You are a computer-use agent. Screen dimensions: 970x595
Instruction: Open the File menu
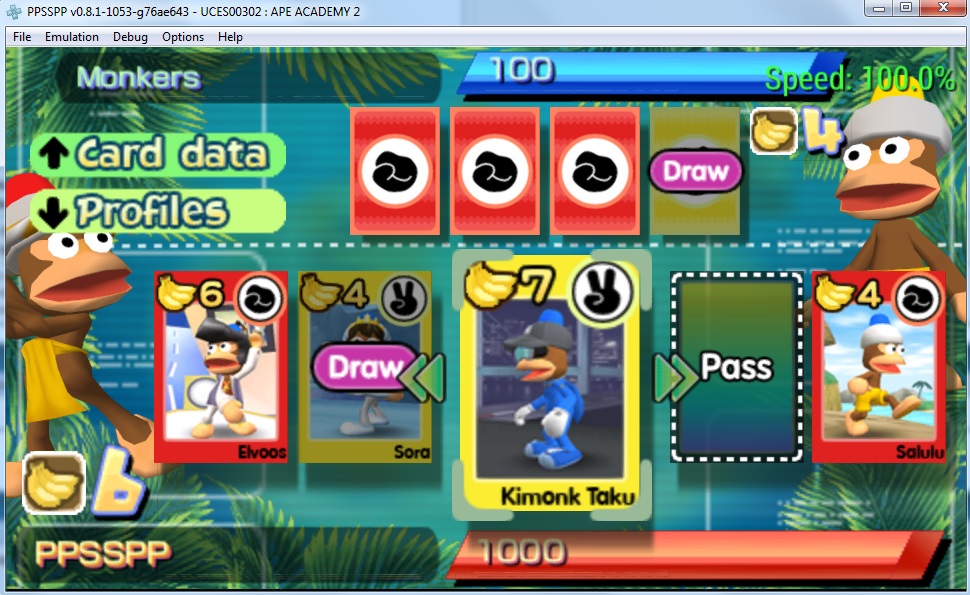click(x=22, y=37)
